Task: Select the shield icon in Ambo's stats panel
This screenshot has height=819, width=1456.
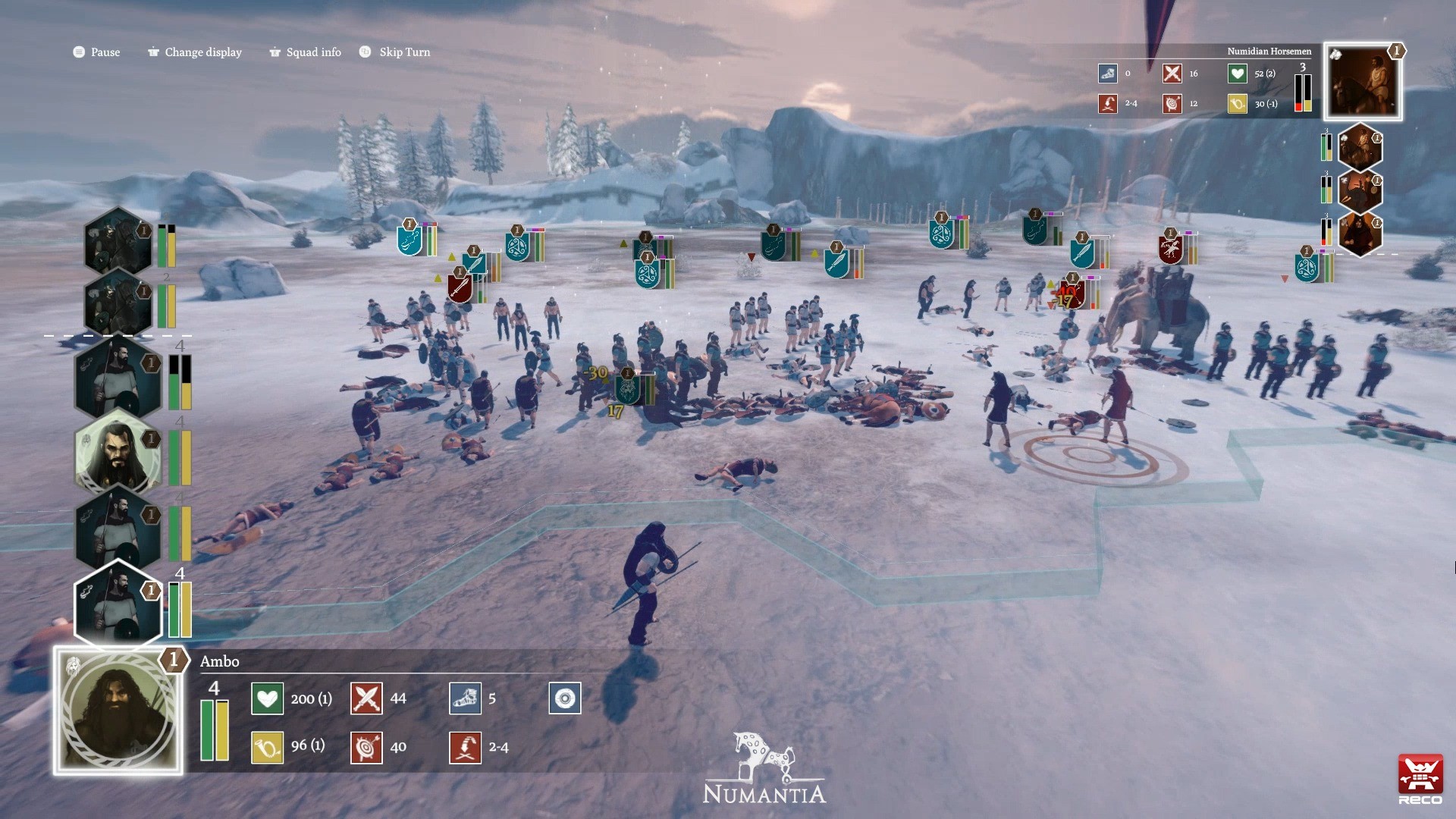Action: pos(564,698)
